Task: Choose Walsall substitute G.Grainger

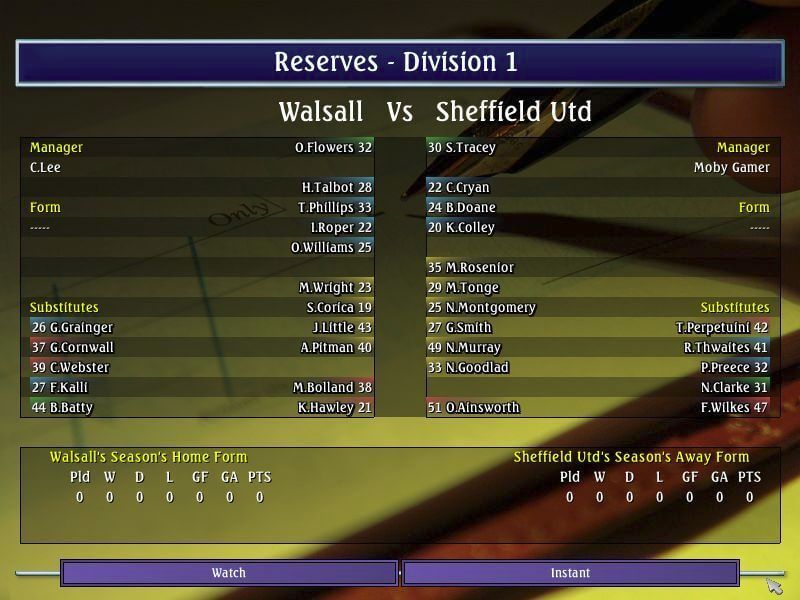Action: coord(72,328)
